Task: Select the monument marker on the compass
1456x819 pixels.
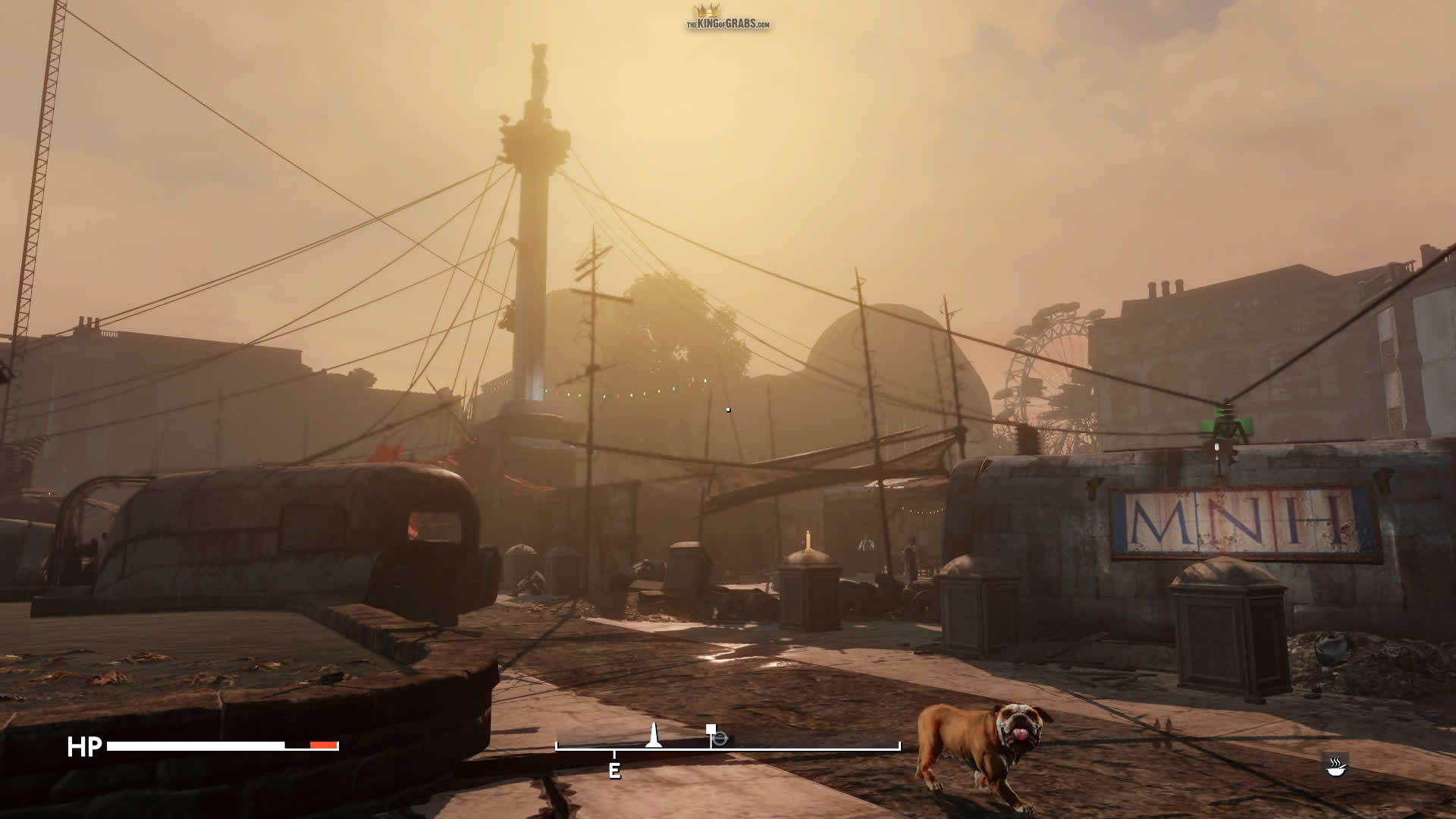Action: [654, 735]
